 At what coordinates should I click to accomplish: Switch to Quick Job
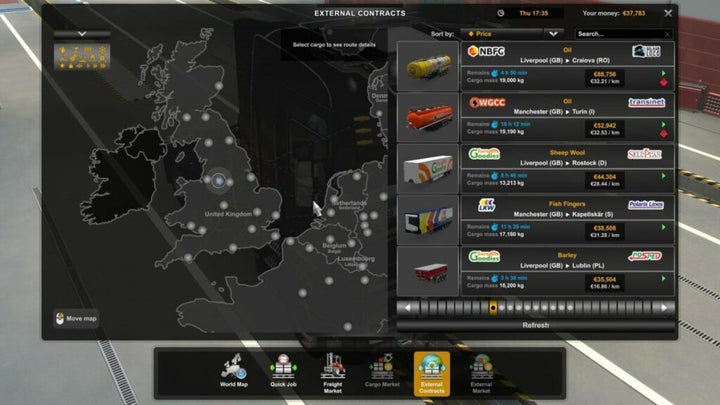[x=283, y=370]
